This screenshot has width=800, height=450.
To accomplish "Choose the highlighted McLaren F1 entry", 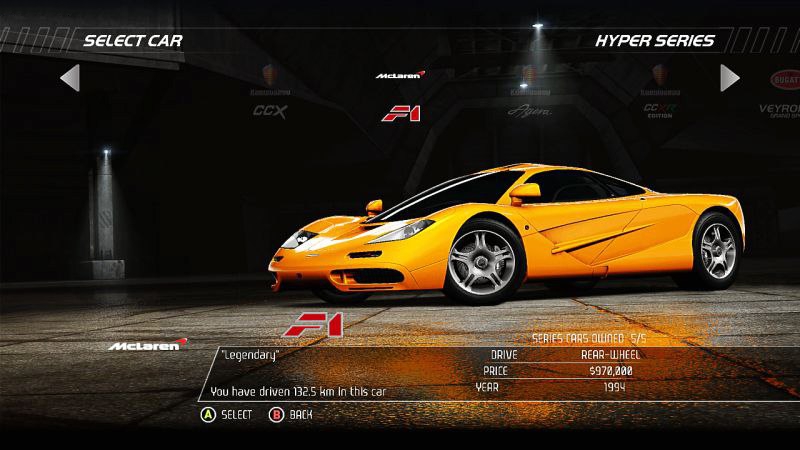I will click(x=400, y=98).
